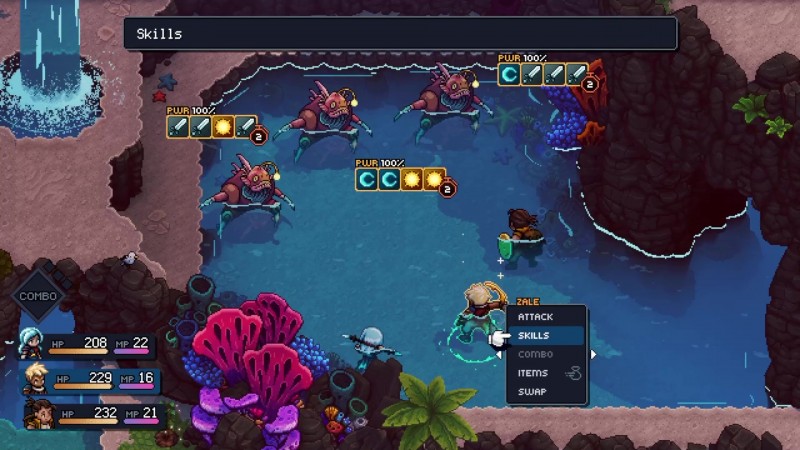Select the blue-haired party member portrait
800x450 pixels.
pyautogui.click(x=30, y=345)
